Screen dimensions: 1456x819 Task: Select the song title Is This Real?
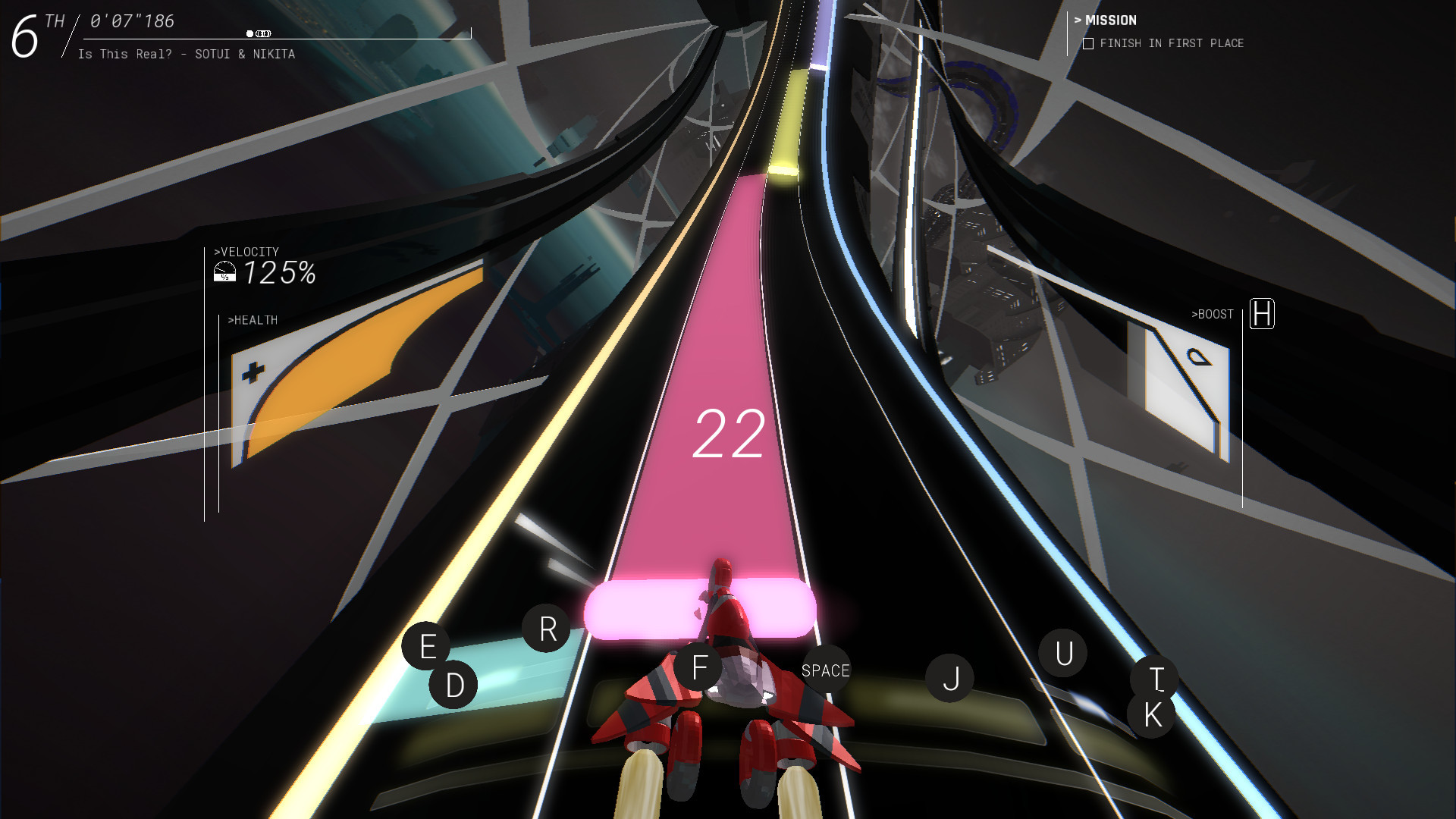(x=125, y=54)
